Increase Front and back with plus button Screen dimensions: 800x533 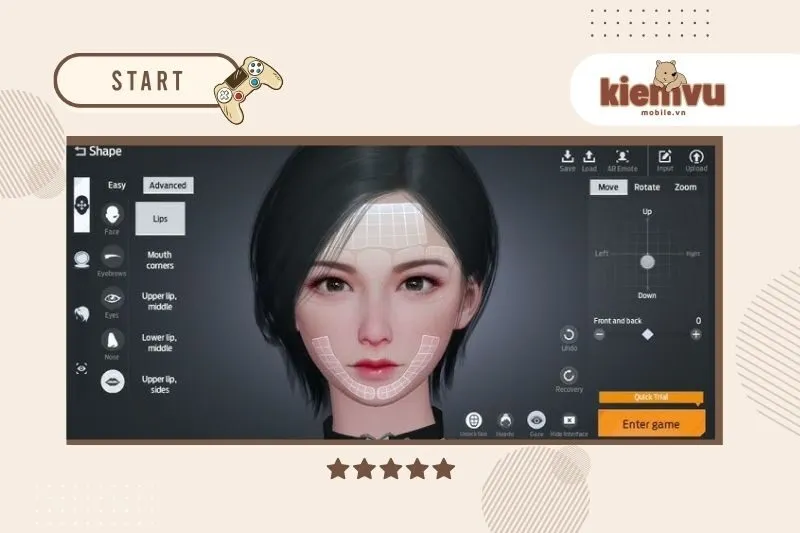coord(696,334)
